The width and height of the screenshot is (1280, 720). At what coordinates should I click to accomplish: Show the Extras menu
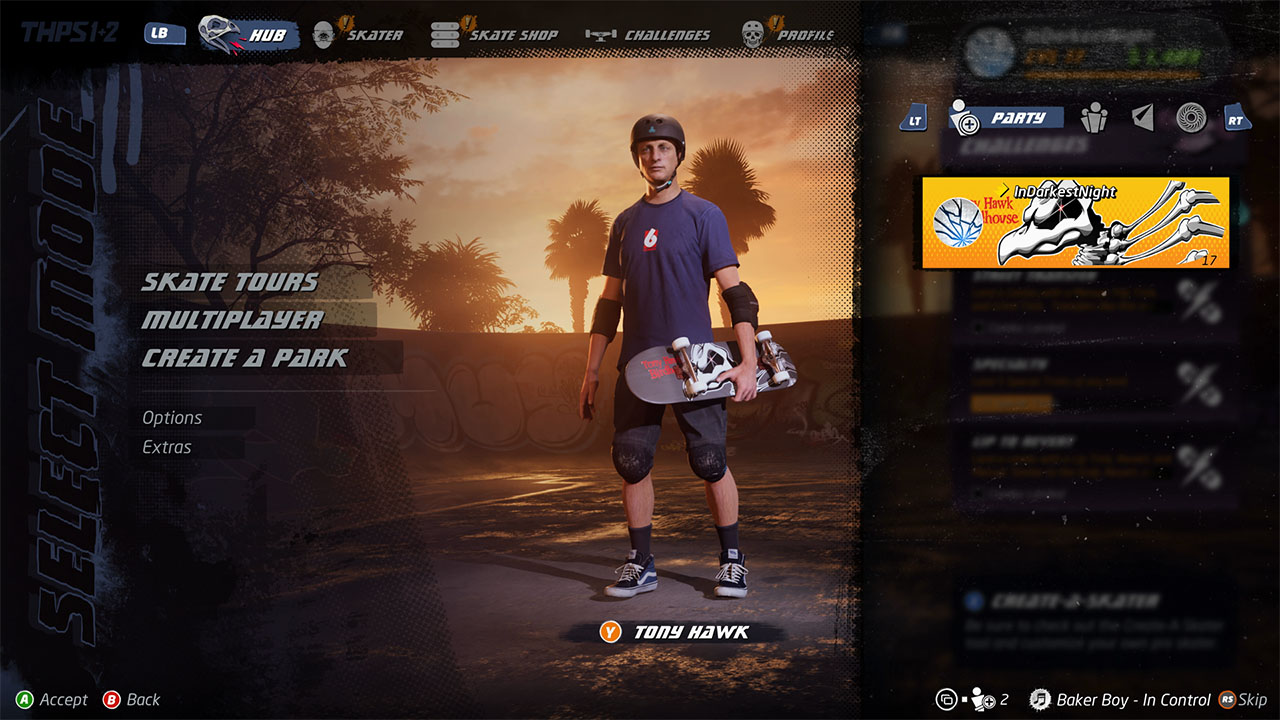pos(167,447)
